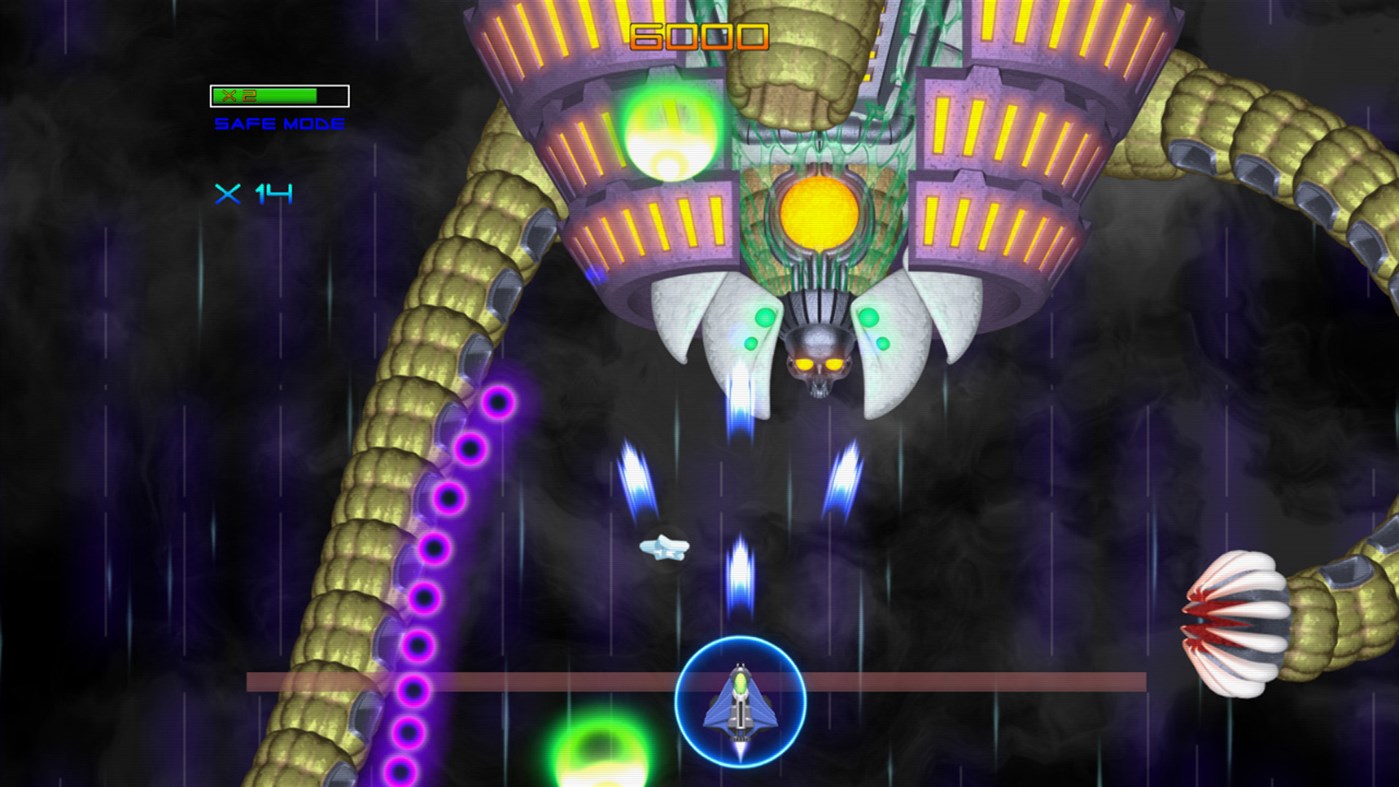Click the topmost purple ring projectile

pyautogui.click(x=497, y=404)
